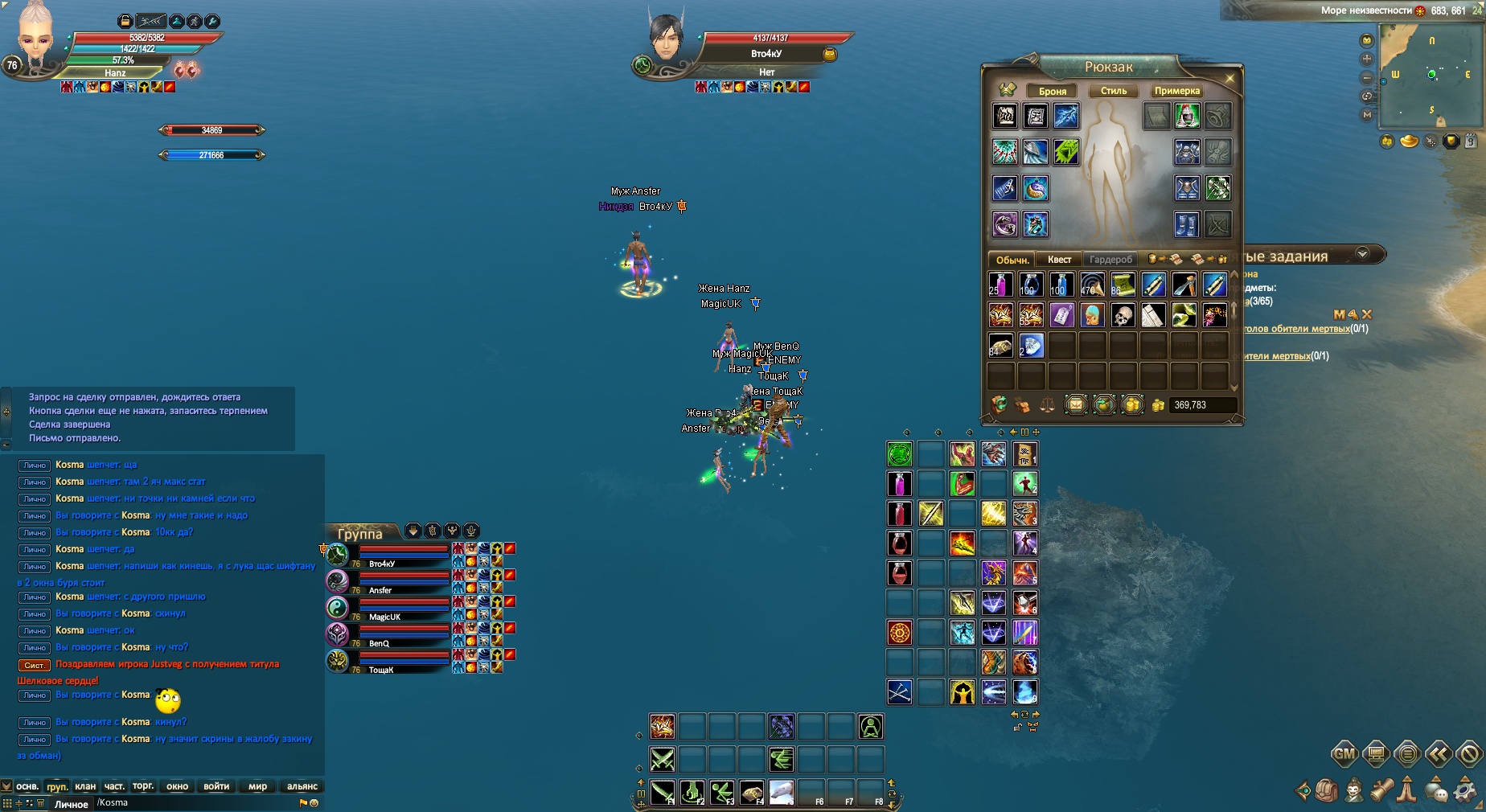The height and width of the screenshot is (812, 1486).
Task: Open the Стиль tab in the backpack
Action: pos(1113,91)
